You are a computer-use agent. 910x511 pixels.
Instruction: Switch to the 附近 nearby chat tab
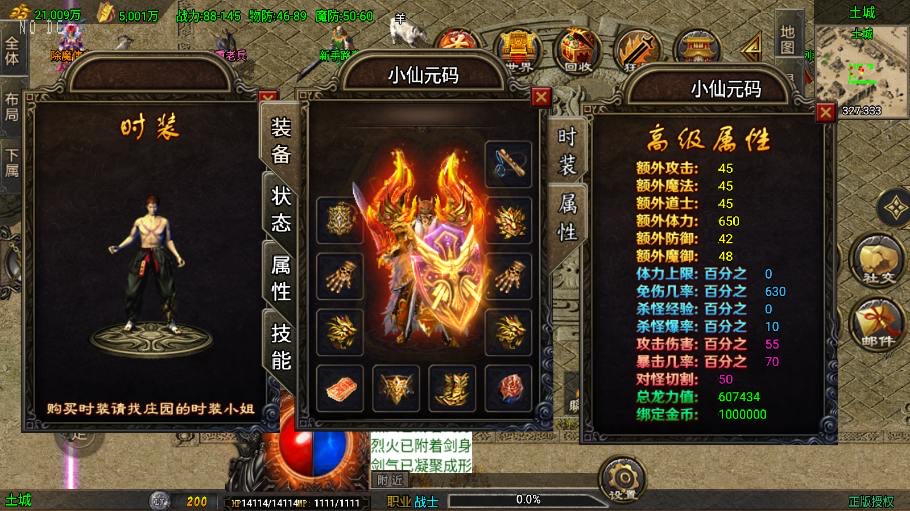tap(391, 480)
